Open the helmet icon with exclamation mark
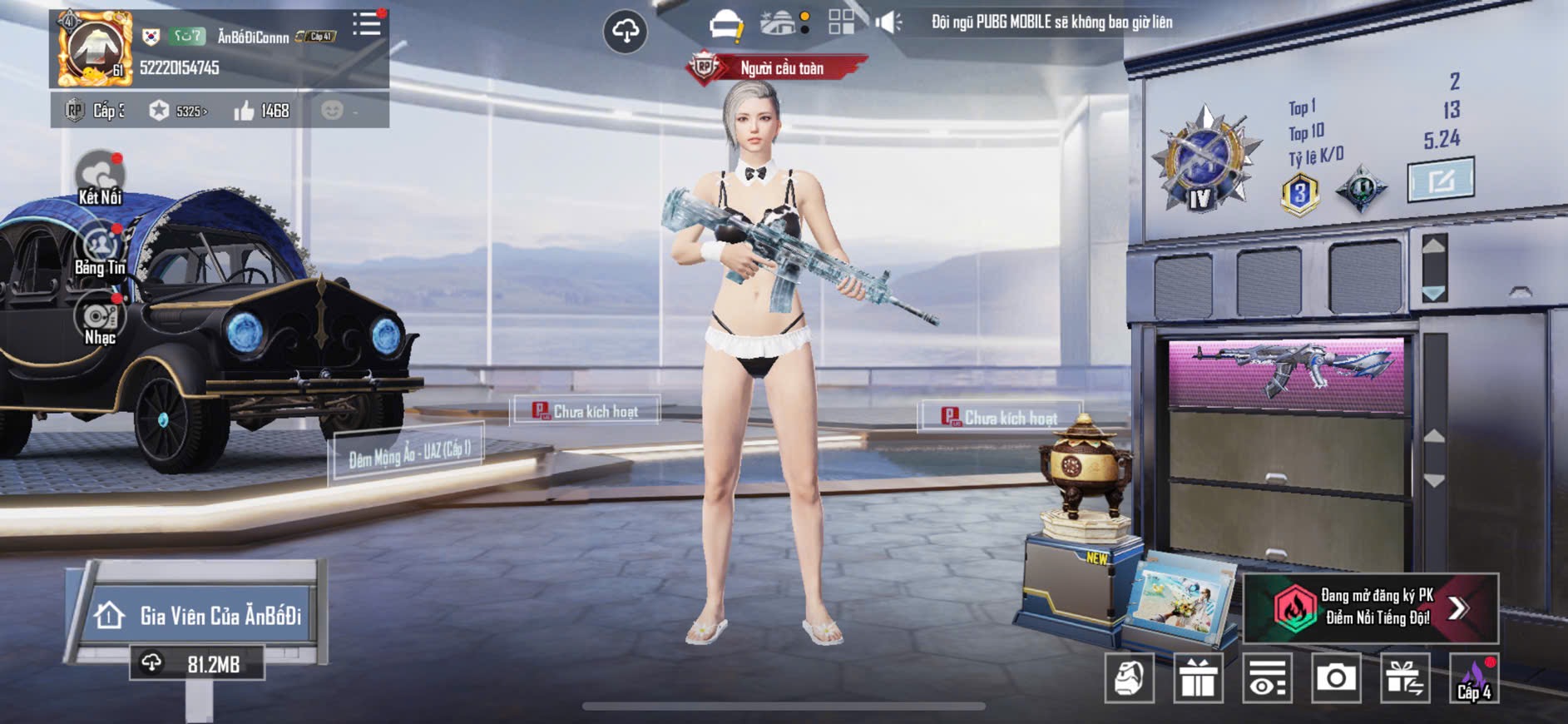This screenshot has height=724, width=1568. pos(725,24)
